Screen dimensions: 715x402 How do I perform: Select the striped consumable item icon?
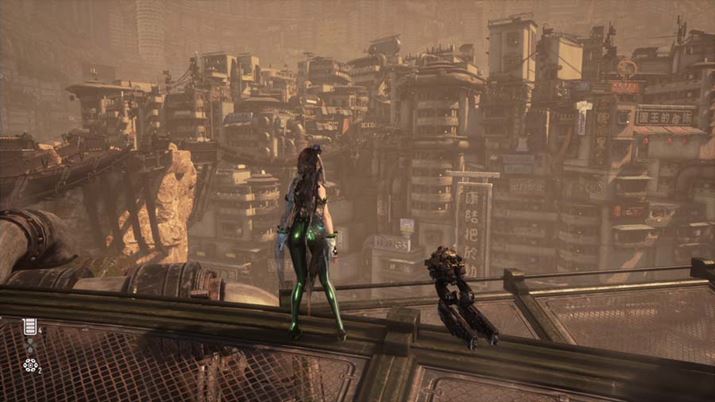[x=30, y=327]
